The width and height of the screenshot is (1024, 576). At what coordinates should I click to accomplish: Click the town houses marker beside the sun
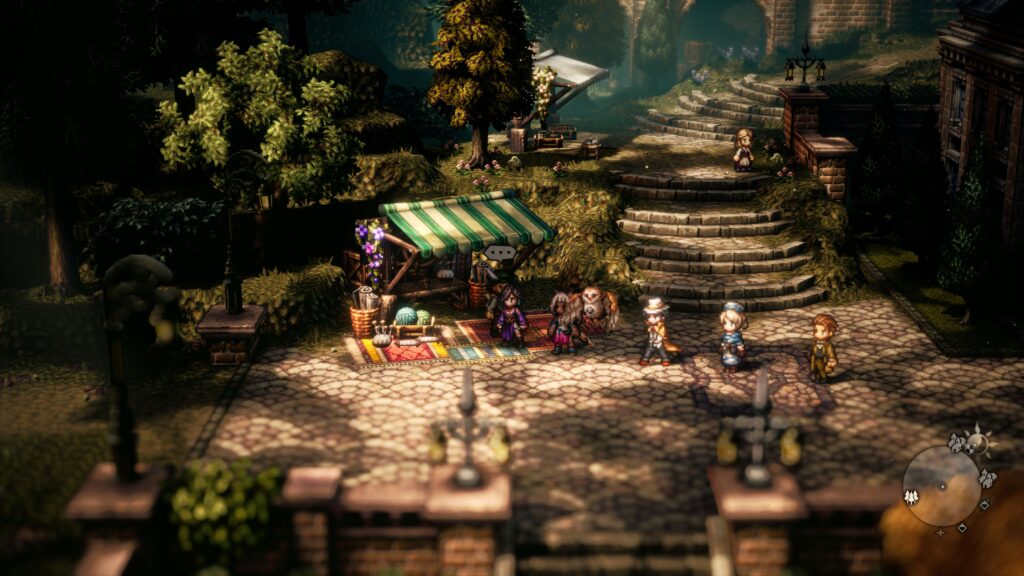click(957, 441)
